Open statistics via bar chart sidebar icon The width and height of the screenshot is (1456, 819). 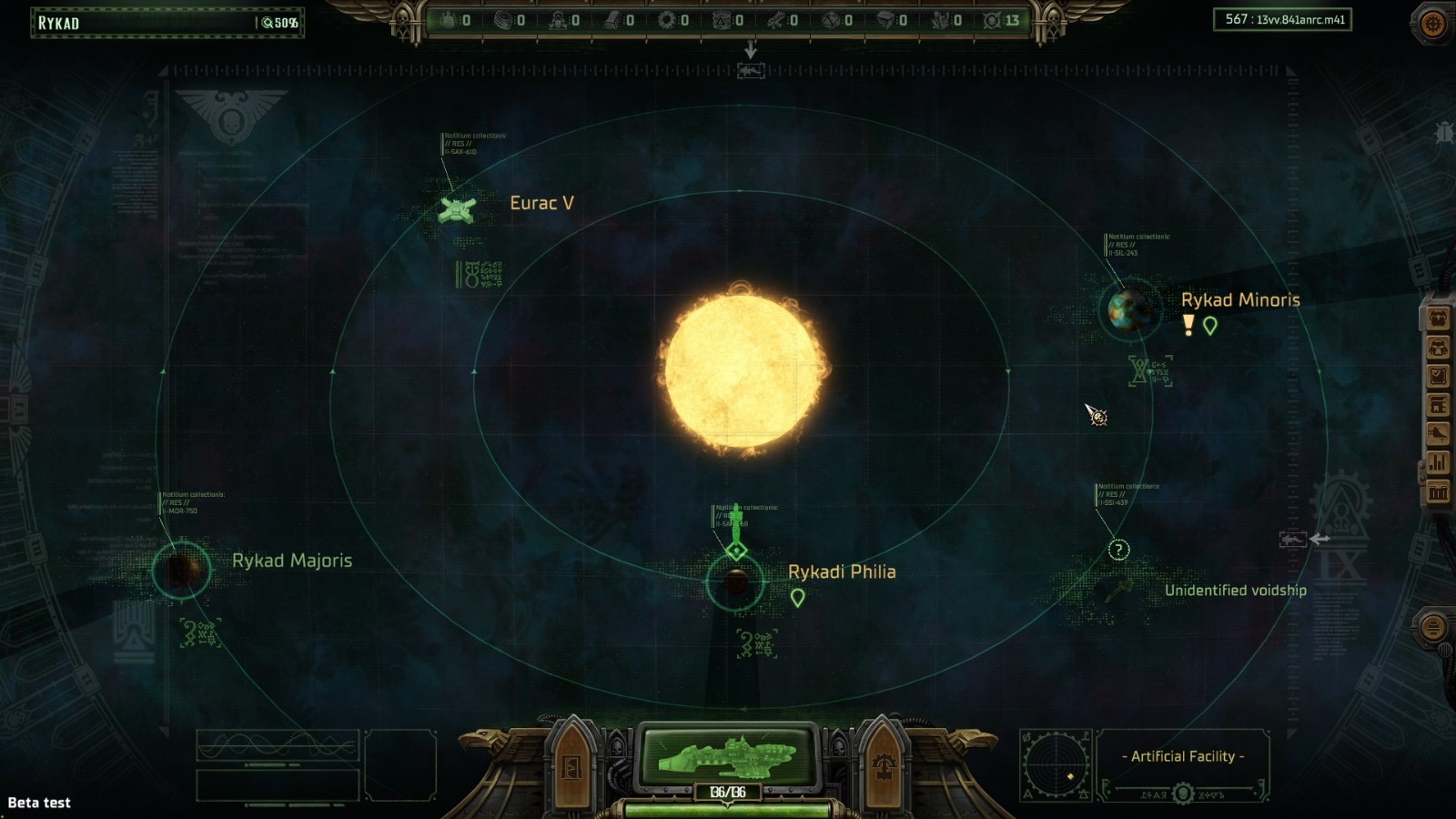(x=1438, y=461)
